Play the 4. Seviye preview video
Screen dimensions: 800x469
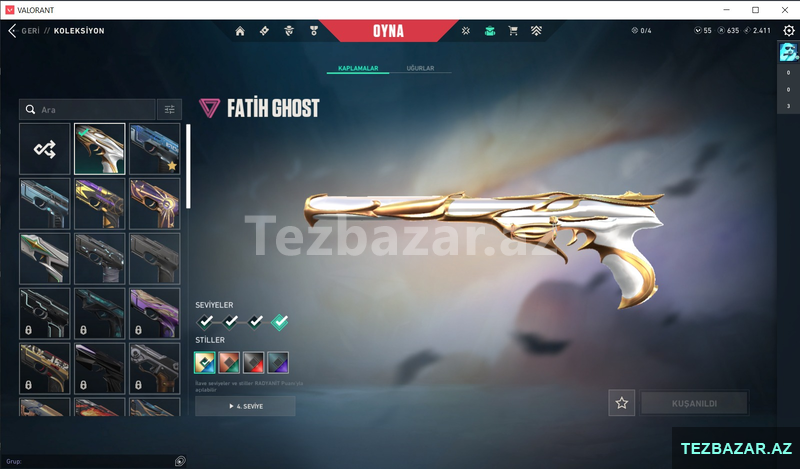(x=245, y=406)
